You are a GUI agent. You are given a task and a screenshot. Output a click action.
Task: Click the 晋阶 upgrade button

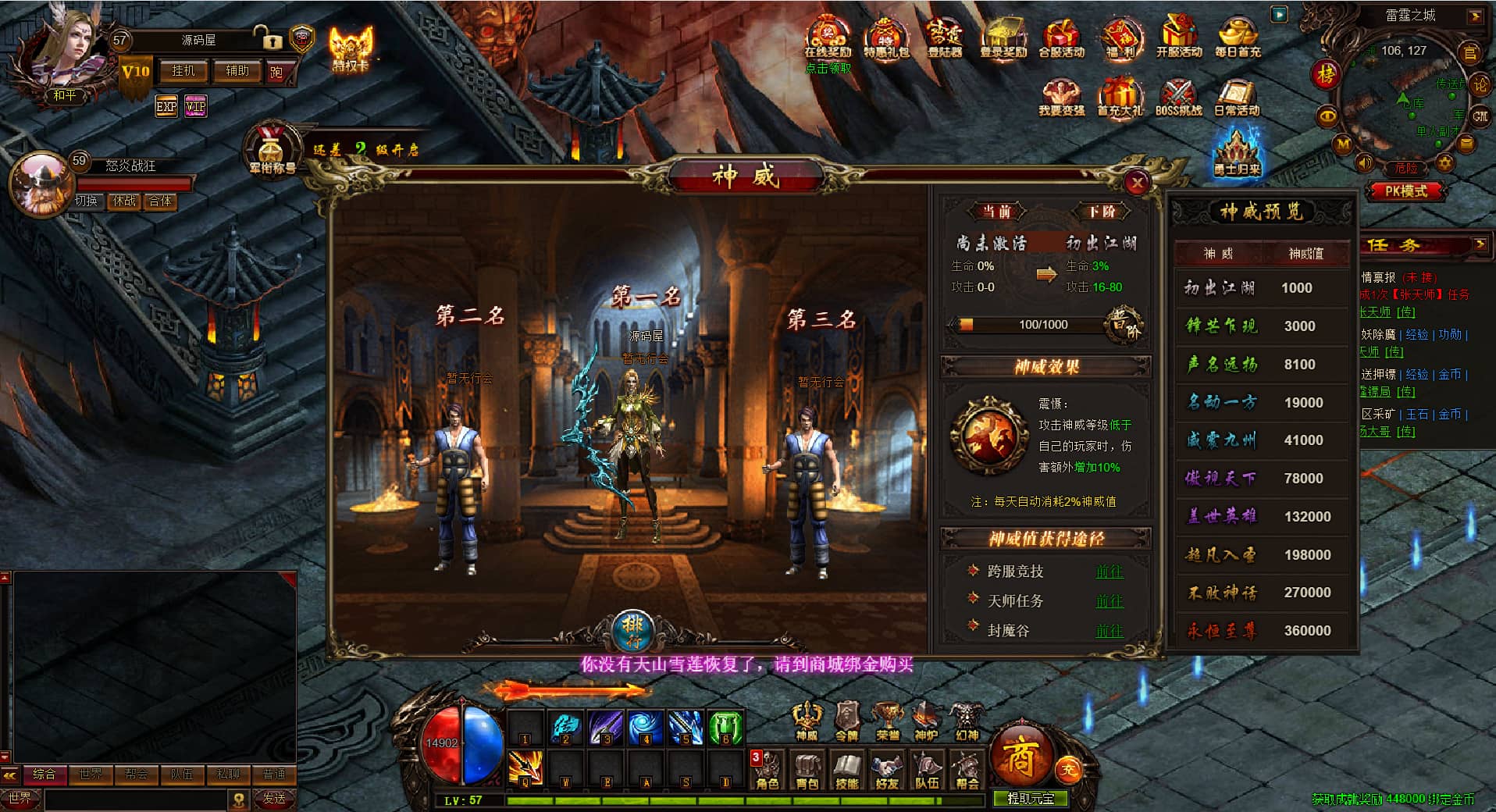pyautogui.click(x=1125, y=325)
